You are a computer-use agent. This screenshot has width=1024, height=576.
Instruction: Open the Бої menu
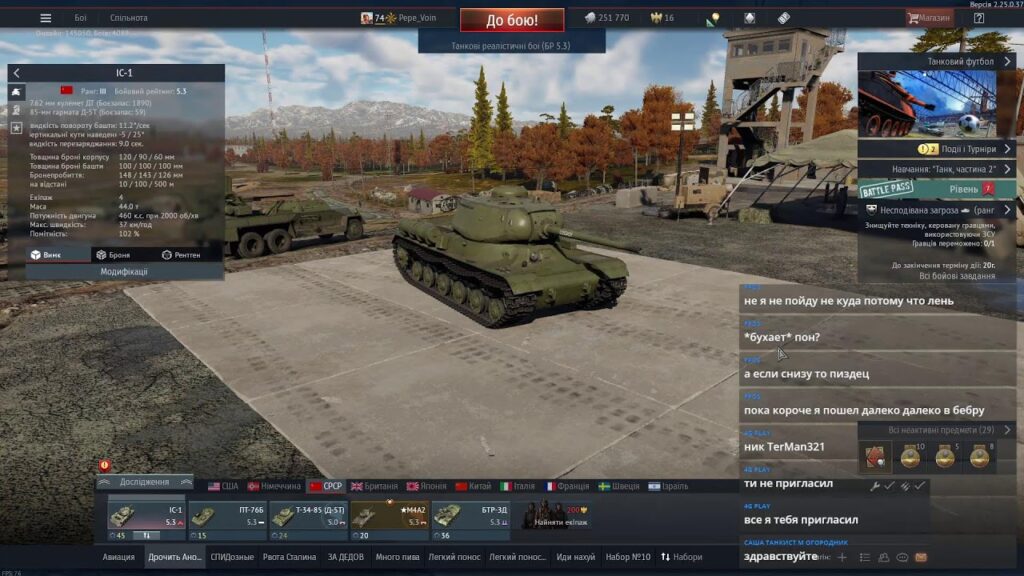click(x=80, y=18)
